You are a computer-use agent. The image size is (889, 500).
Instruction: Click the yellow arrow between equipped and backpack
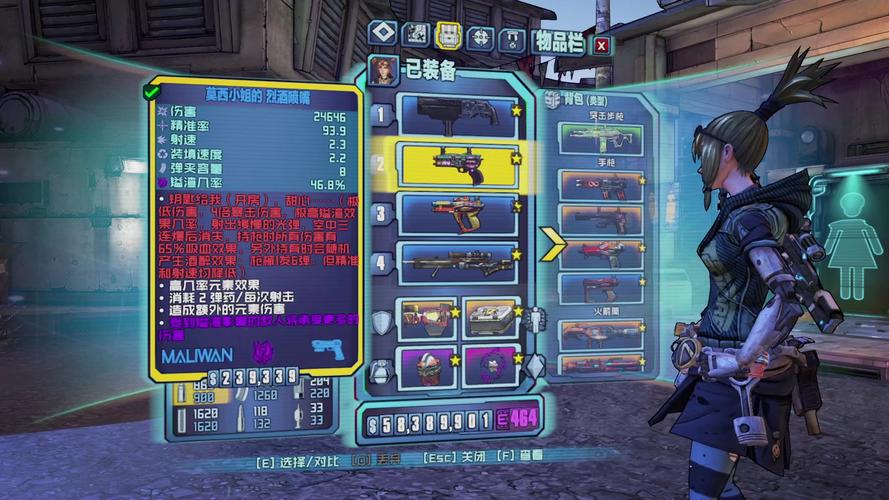[x=552, y=243]
